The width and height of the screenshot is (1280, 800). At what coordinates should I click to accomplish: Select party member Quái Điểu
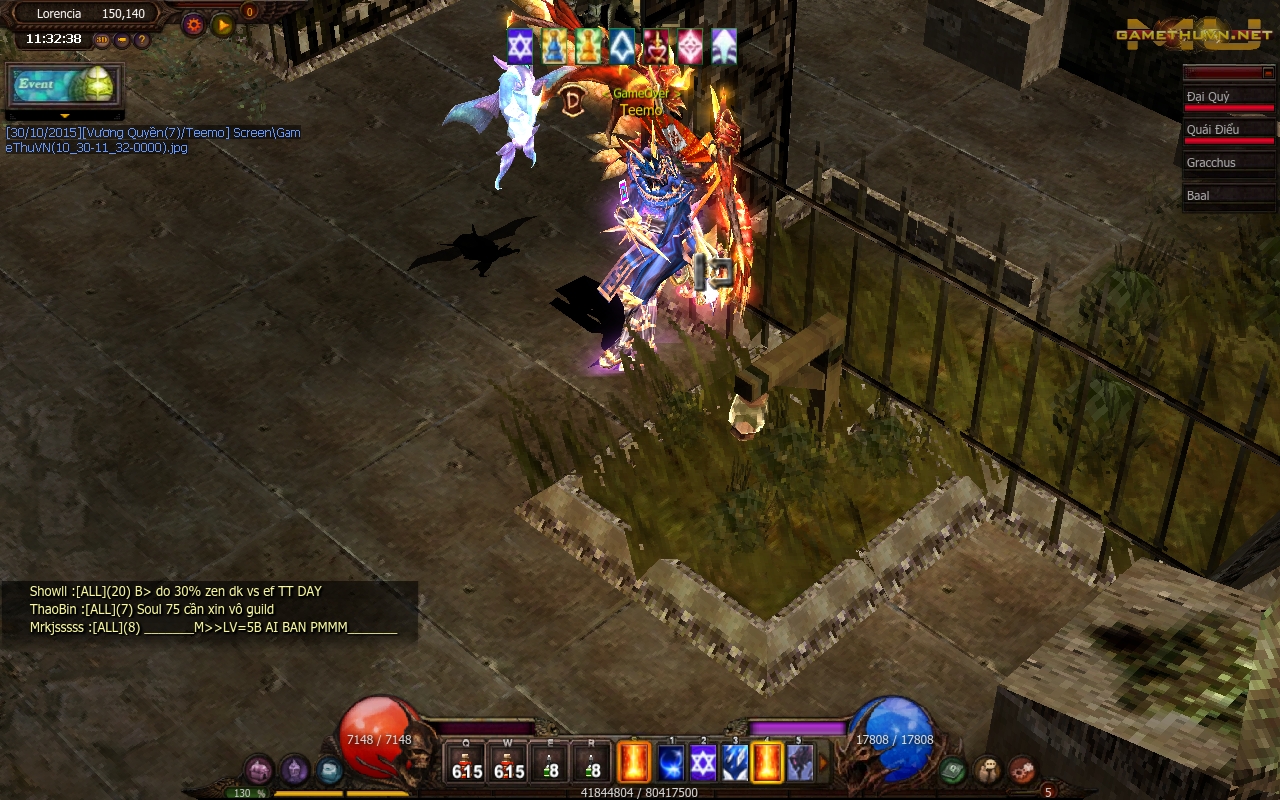point(1229,131)
